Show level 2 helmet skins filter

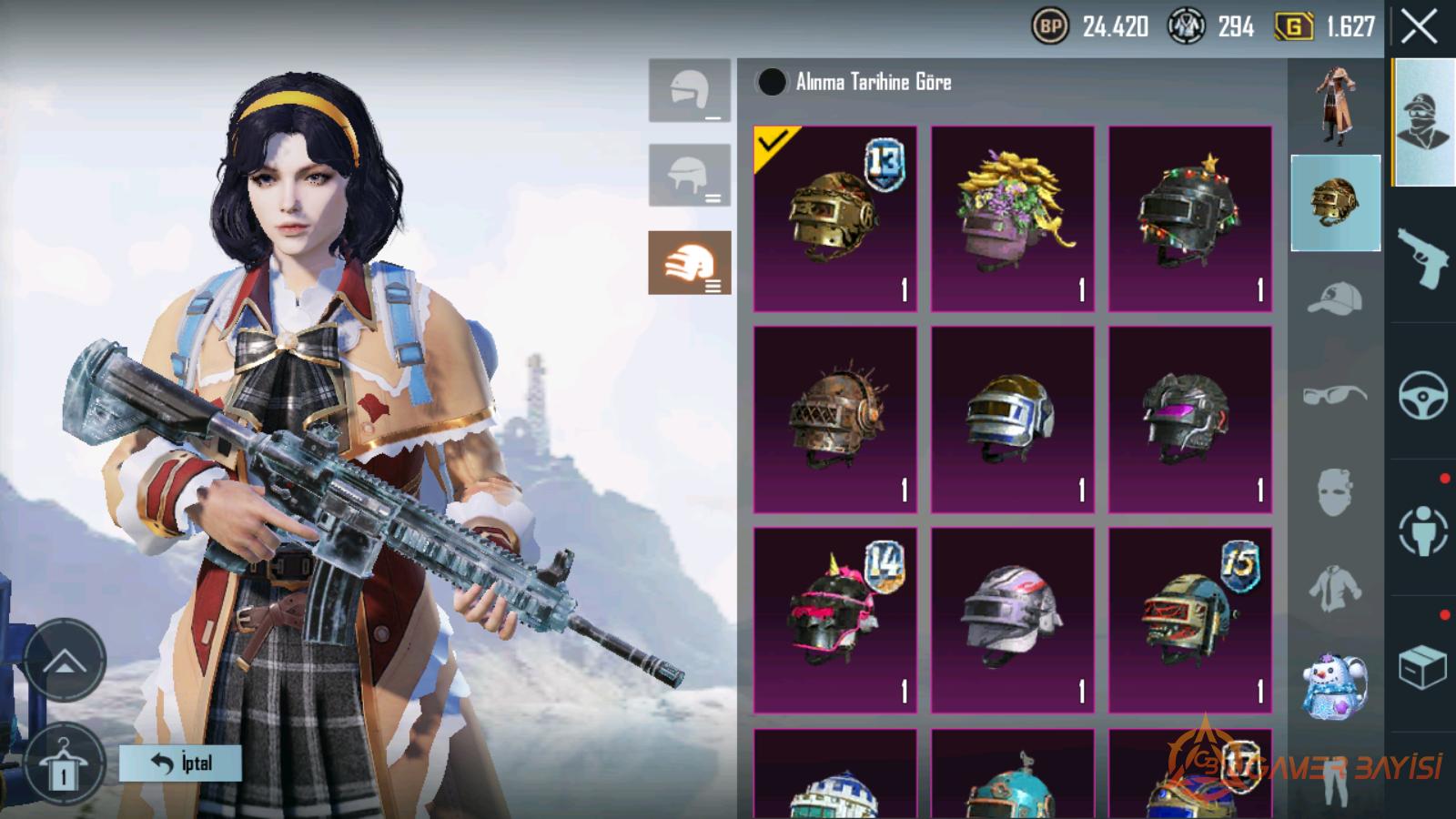pos(689,176)
